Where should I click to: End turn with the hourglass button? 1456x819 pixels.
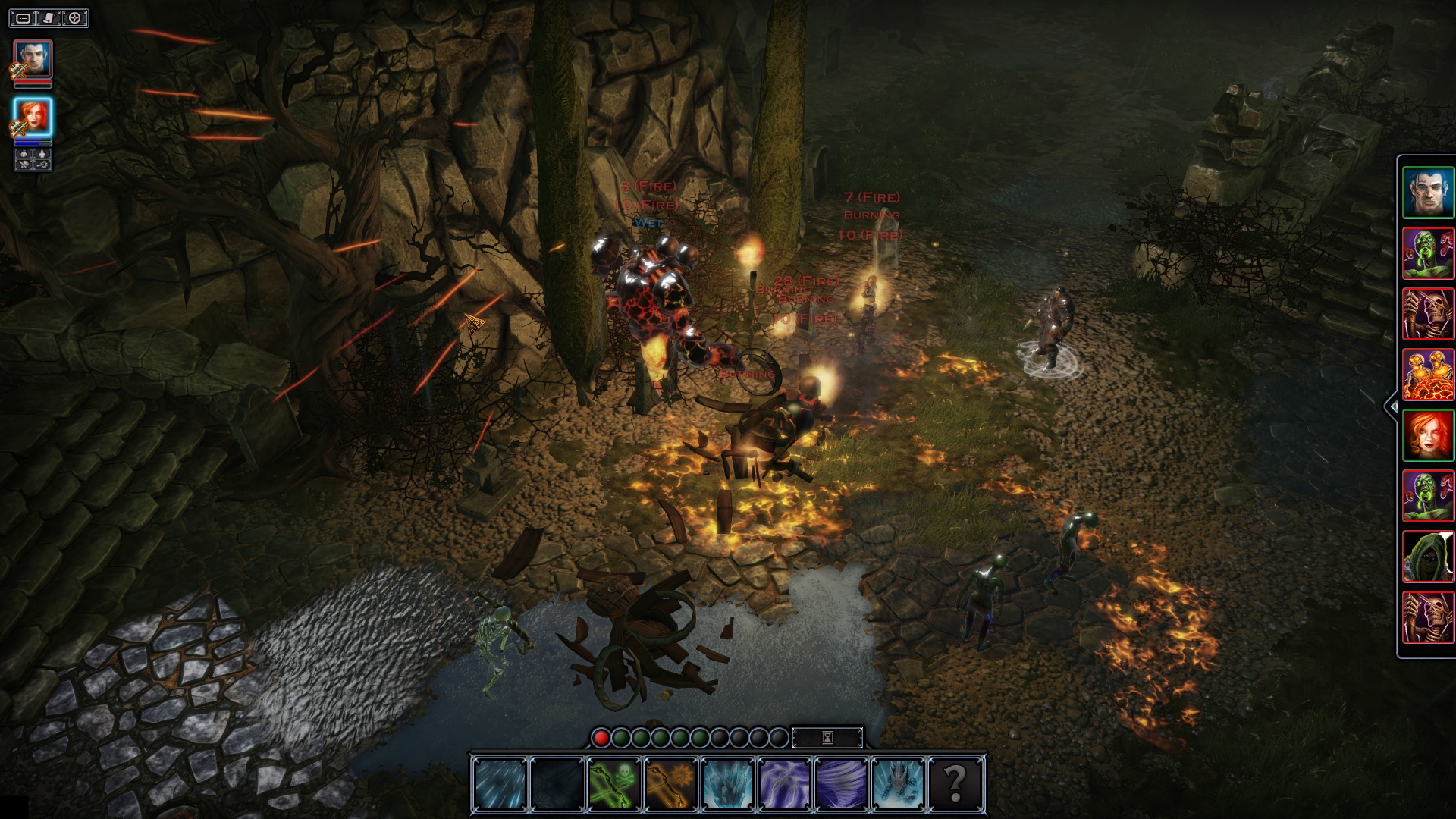coord(827,737)
